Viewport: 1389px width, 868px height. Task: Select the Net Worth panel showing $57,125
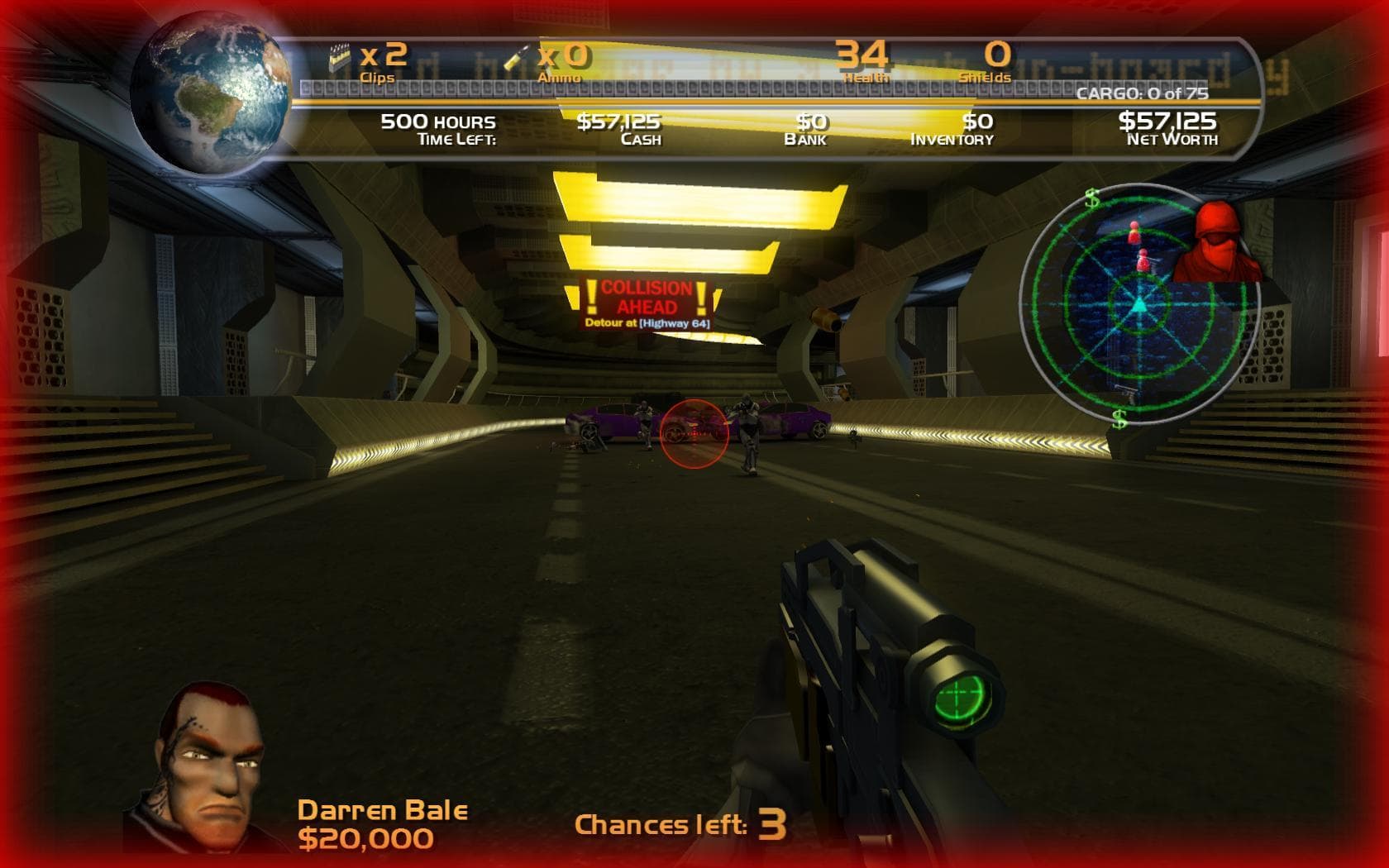pos(1168,126)
